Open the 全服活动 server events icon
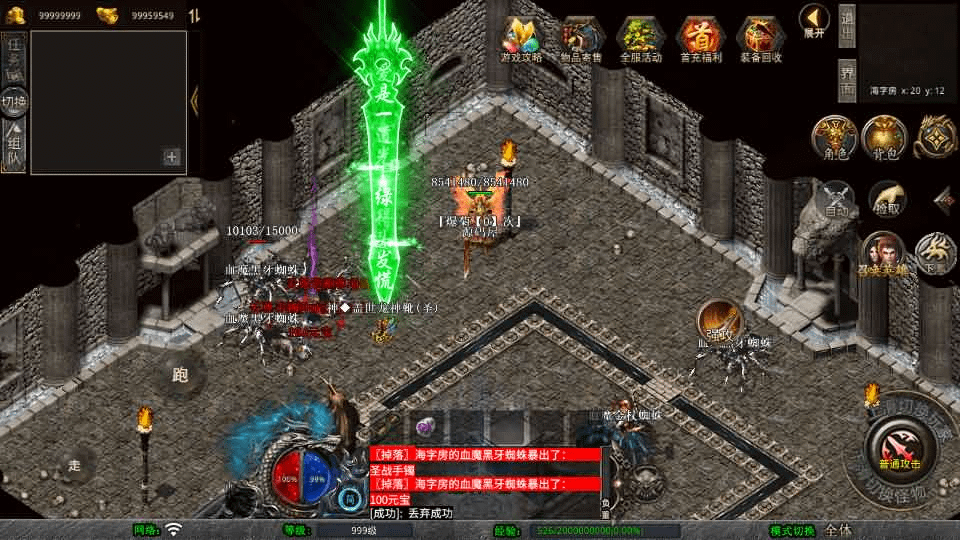Screen dimensions: 960x540 (641, 39)
